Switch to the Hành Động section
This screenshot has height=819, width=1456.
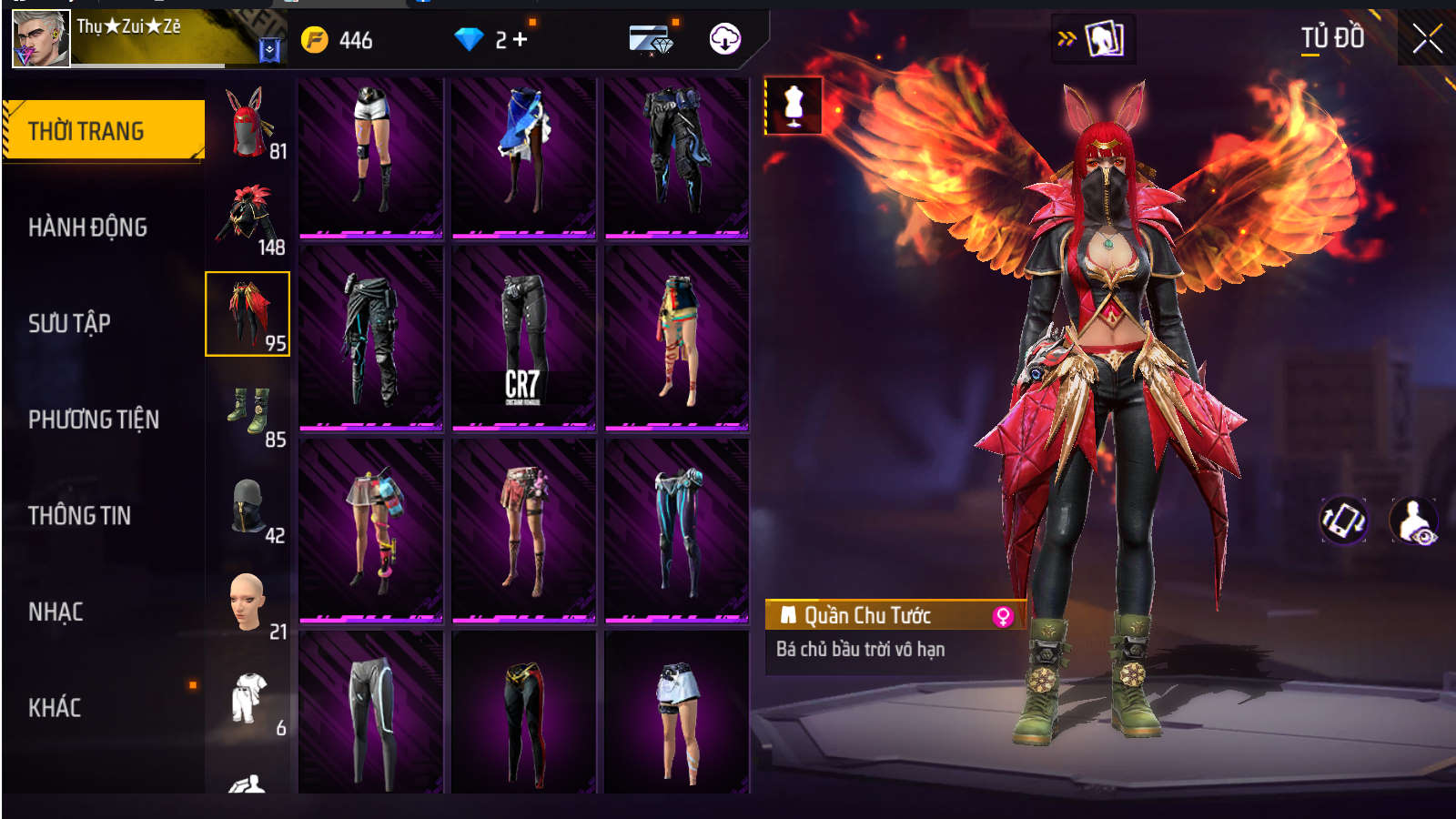click(x=87, y=227)
